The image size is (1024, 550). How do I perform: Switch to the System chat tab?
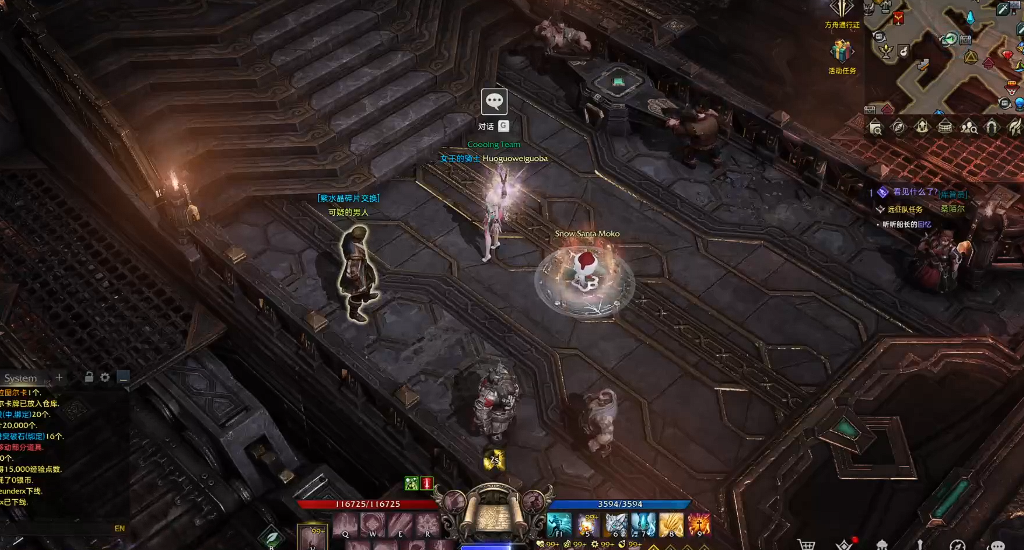20,378
